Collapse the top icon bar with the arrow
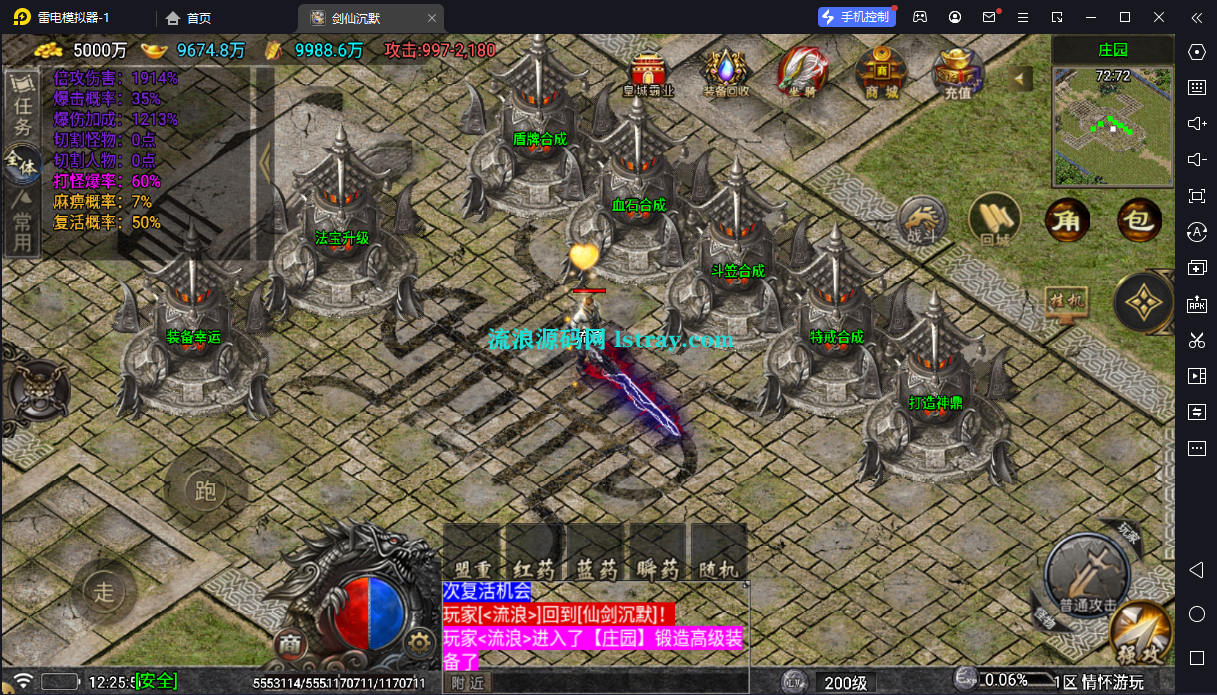The height and width of the screenshot is (695, 1217). (1019, 78)
